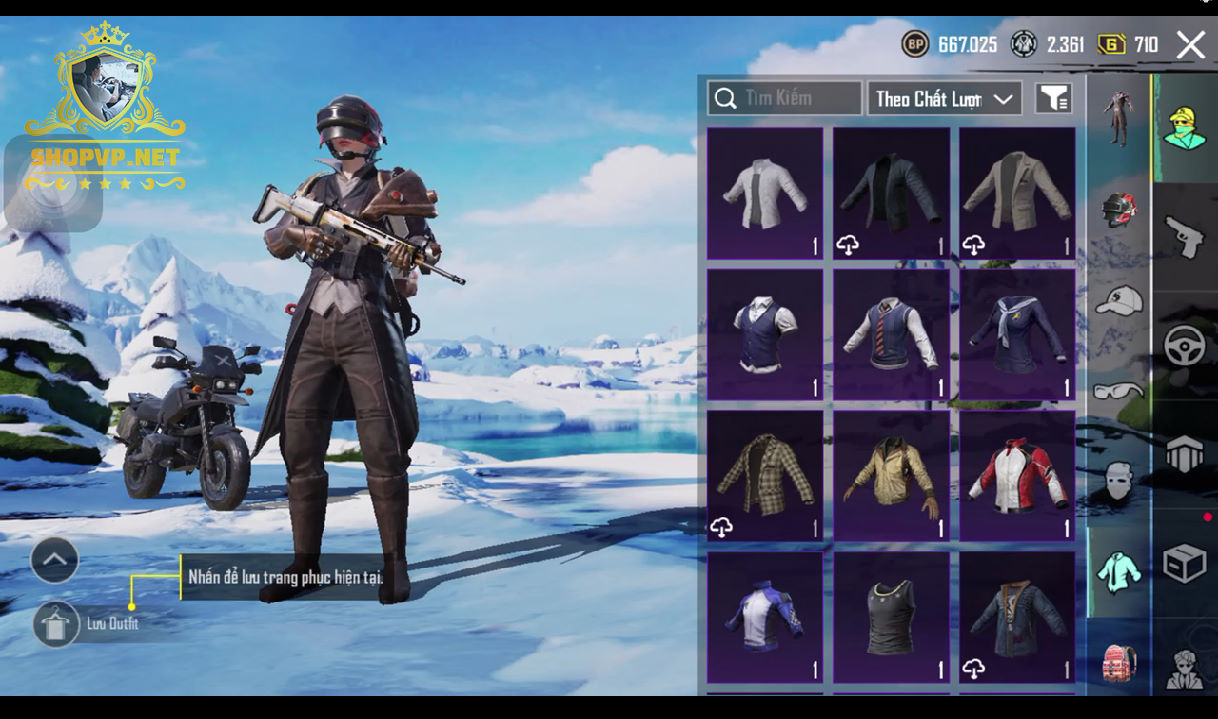Image resolution: width=1218 pixels, height=719 pixels.
Task: Click the Tìm Kiếm search field
Action: pyautogui.click(x=785, y=98)
